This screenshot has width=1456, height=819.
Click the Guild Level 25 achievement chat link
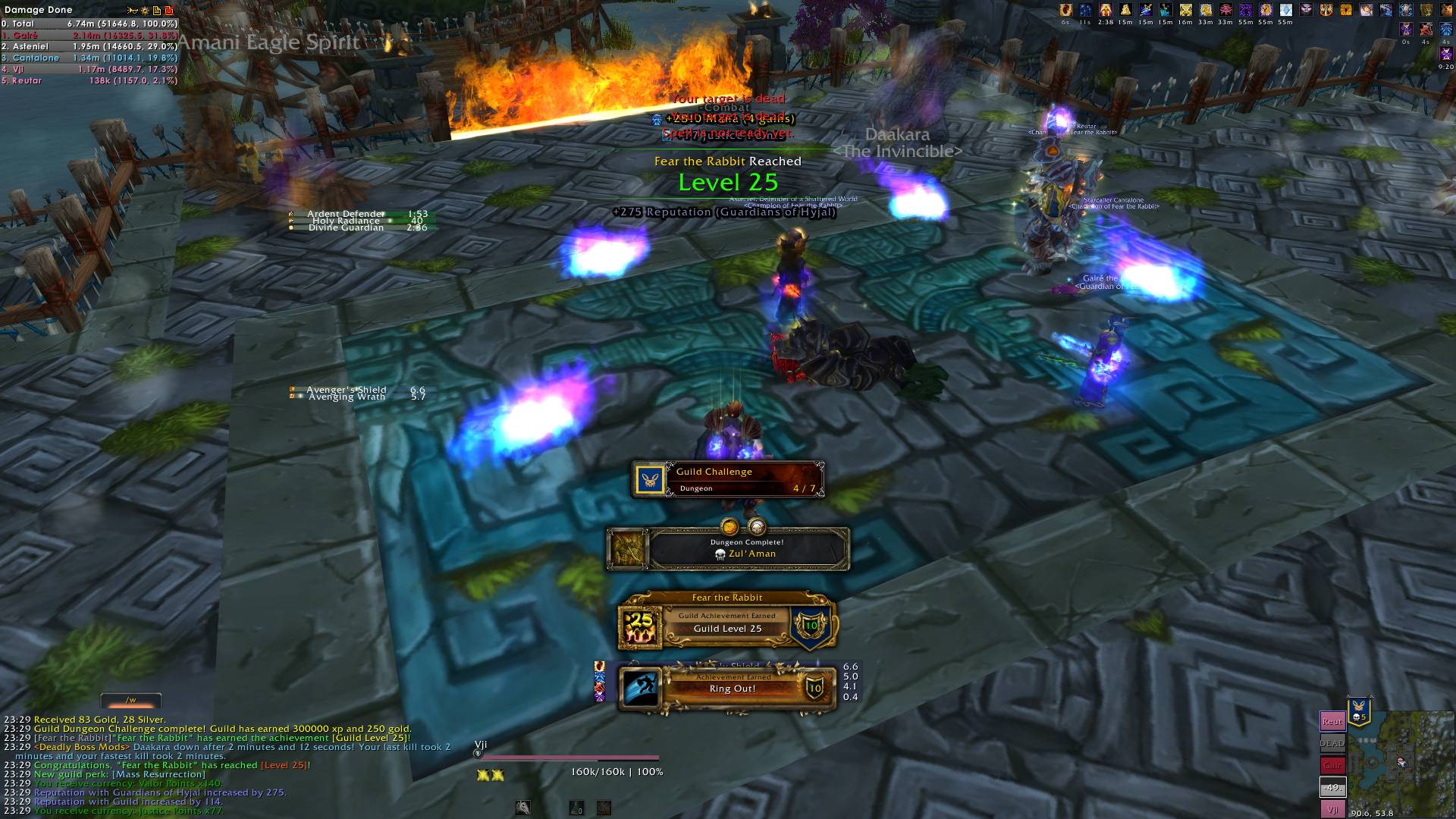(x=370, y=738)
